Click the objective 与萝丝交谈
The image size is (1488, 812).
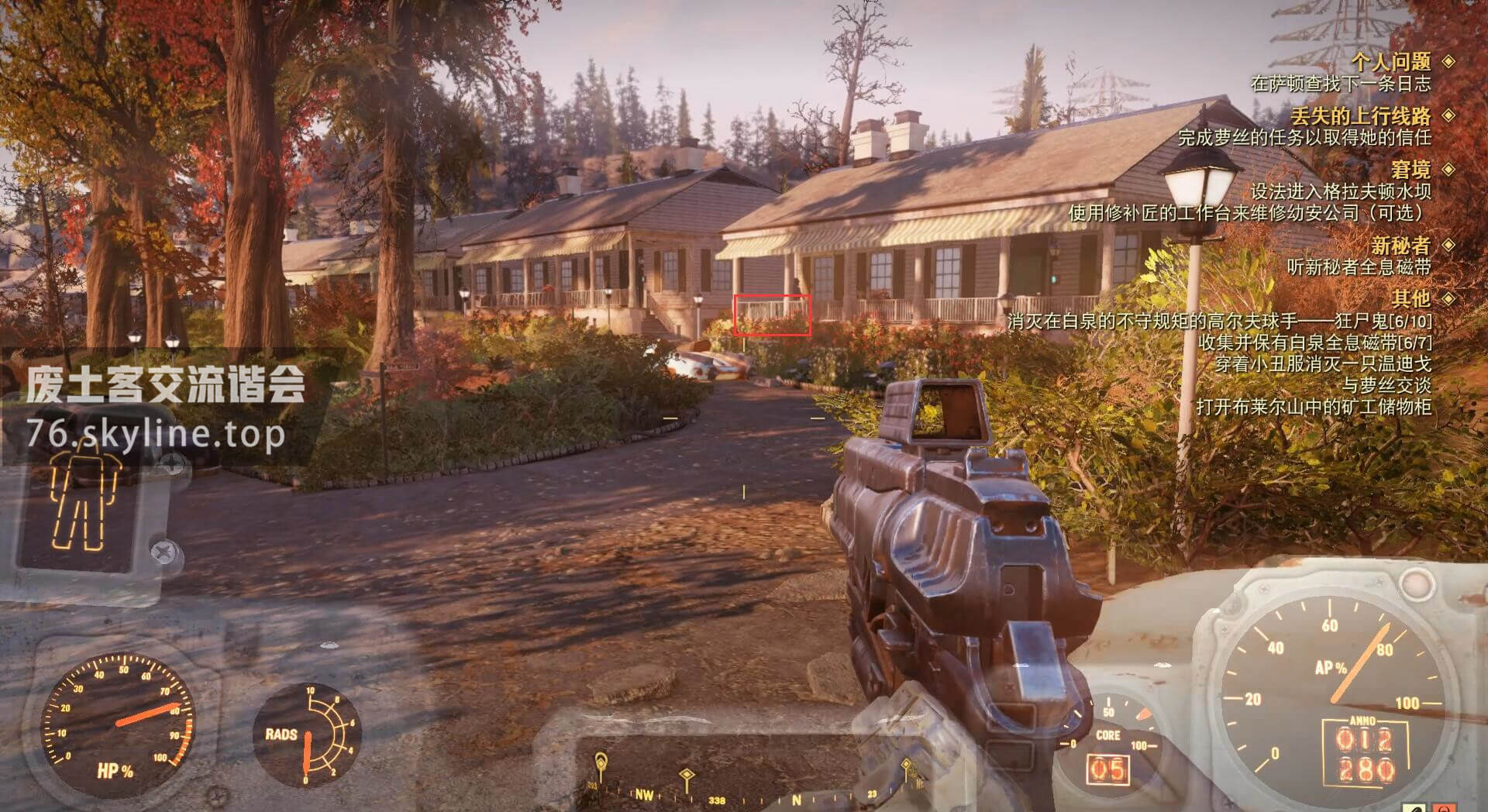click(x=1386, y=385)
